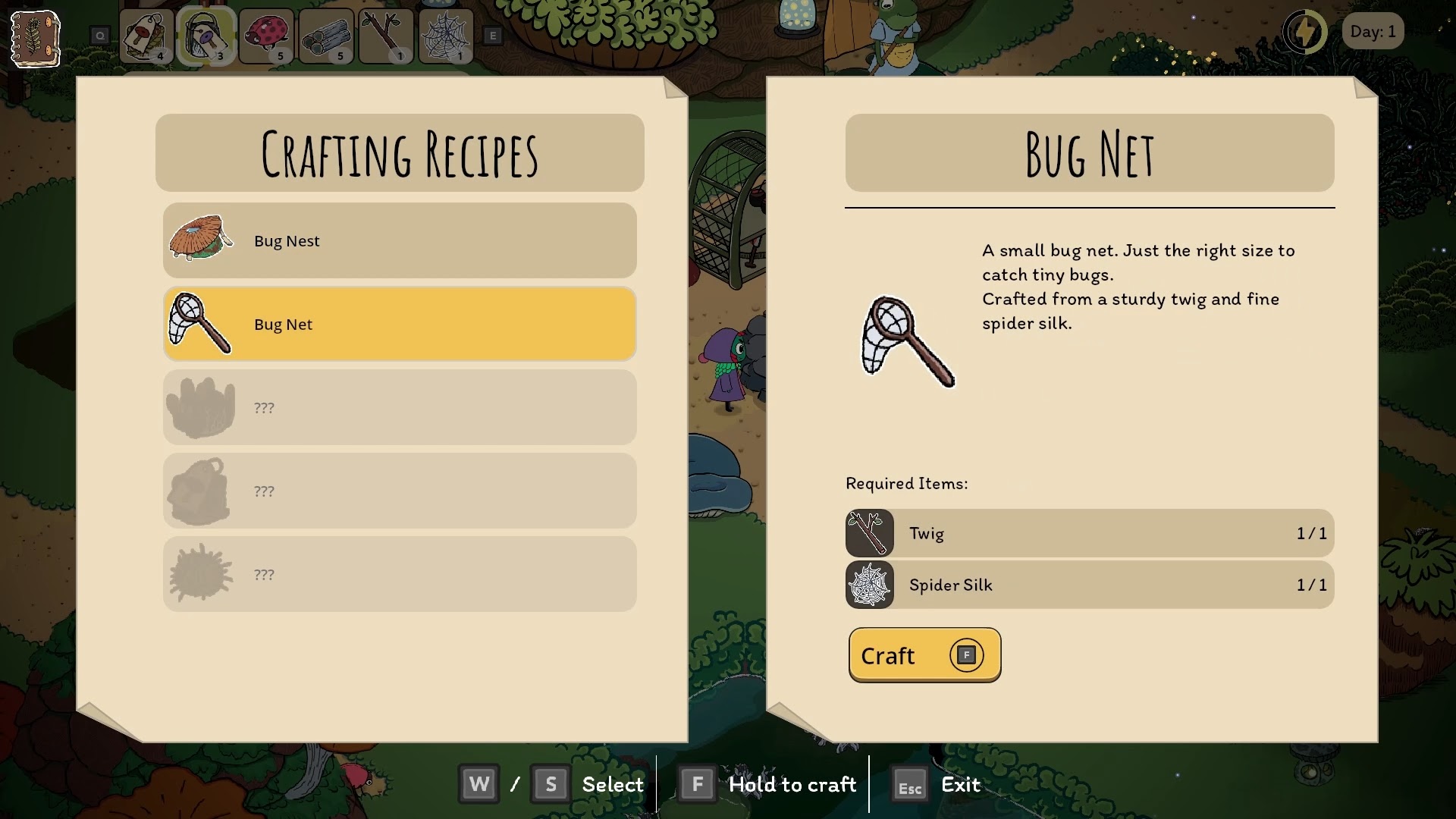Choose the Bug Net recipe row
Screen dimensions: 1456x819
400,324
